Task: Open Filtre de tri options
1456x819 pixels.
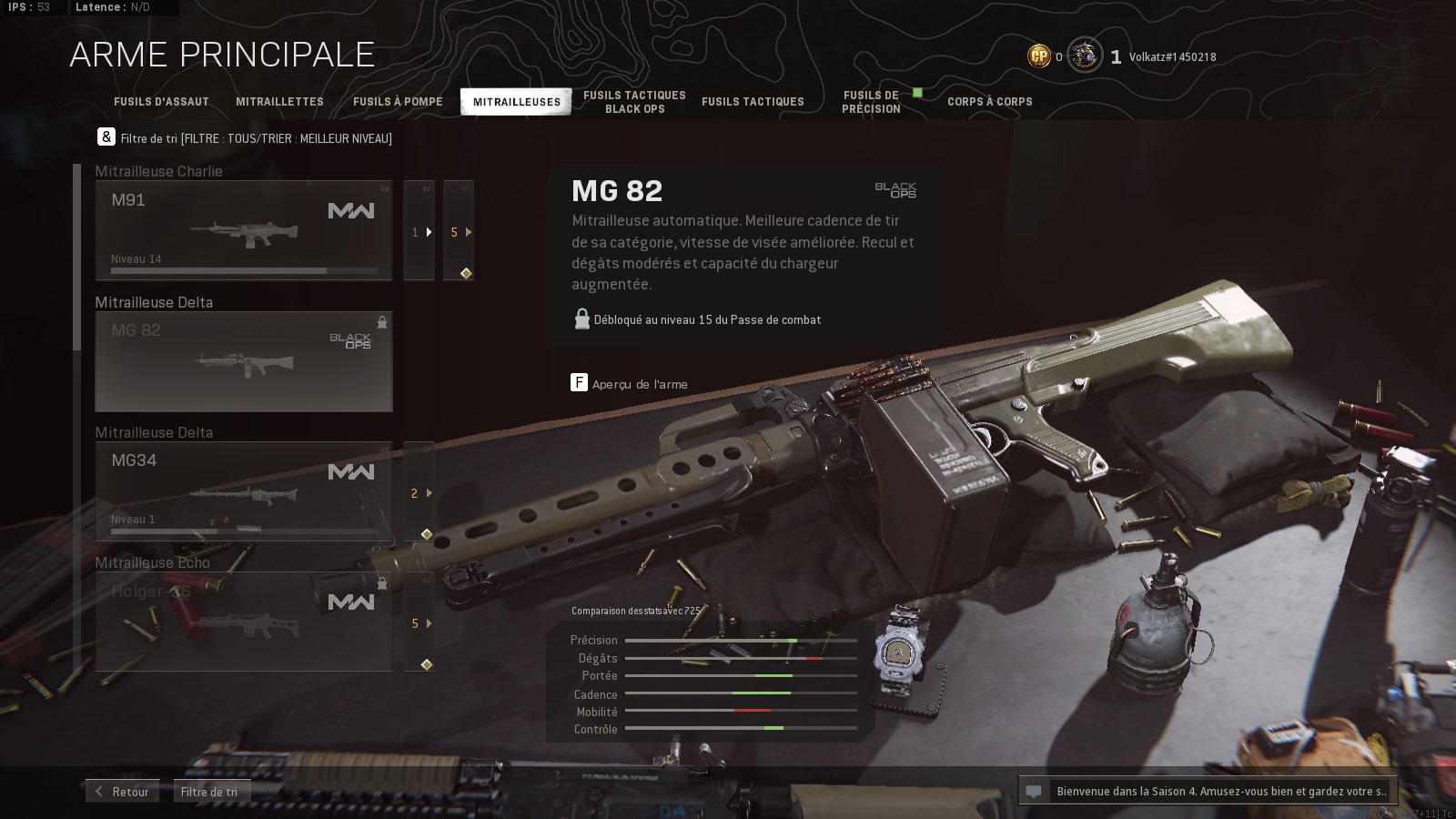Action: tap(209, 791)
